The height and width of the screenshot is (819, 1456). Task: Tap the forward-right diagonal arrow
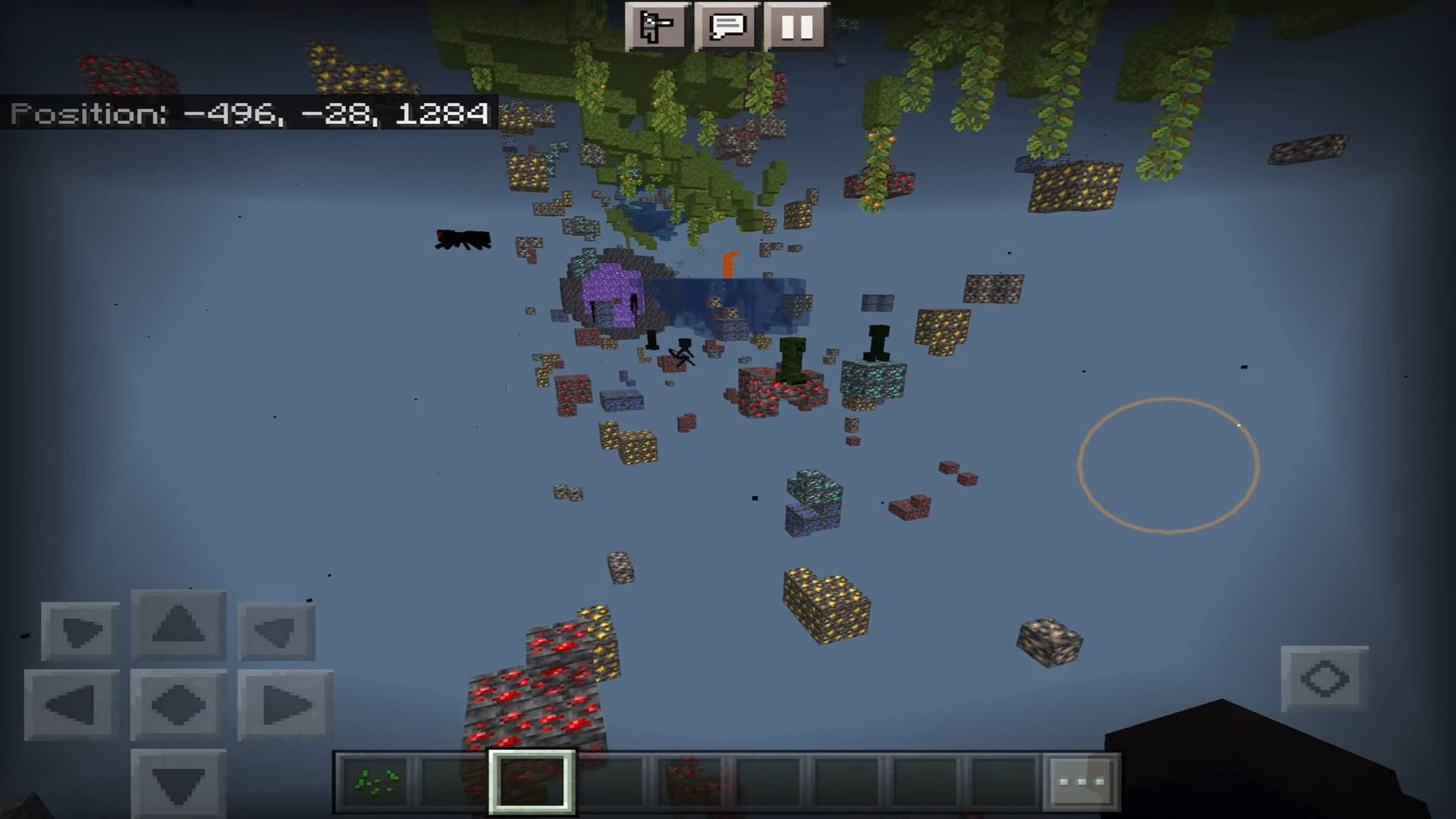277,631
